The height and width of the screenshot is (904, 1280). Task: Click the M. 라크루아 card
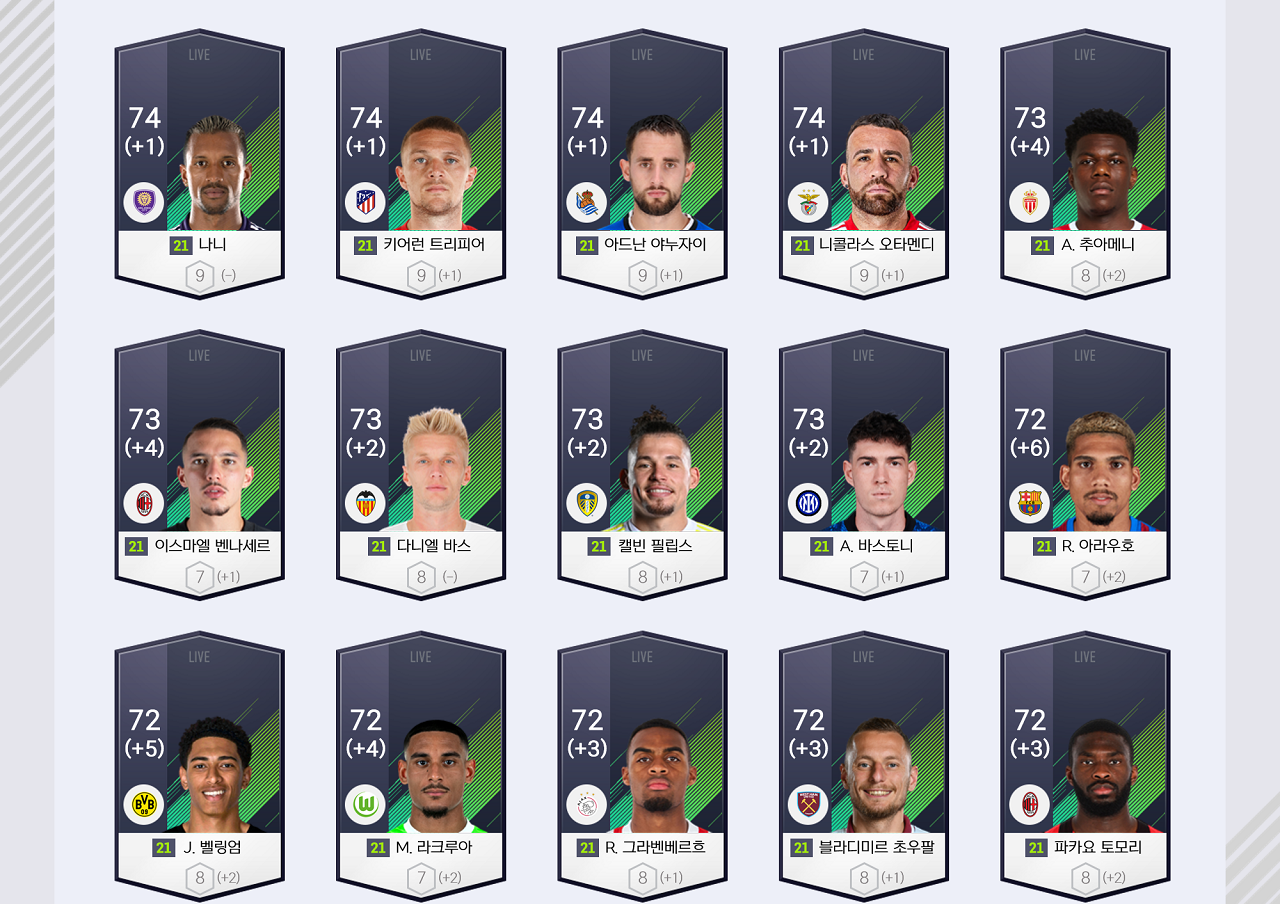tap(421, 767)
